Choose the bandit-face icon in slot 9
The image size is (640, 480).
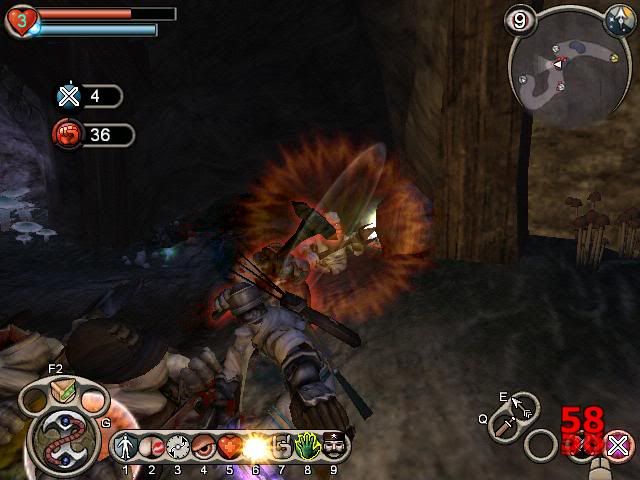tap(333, 446)
